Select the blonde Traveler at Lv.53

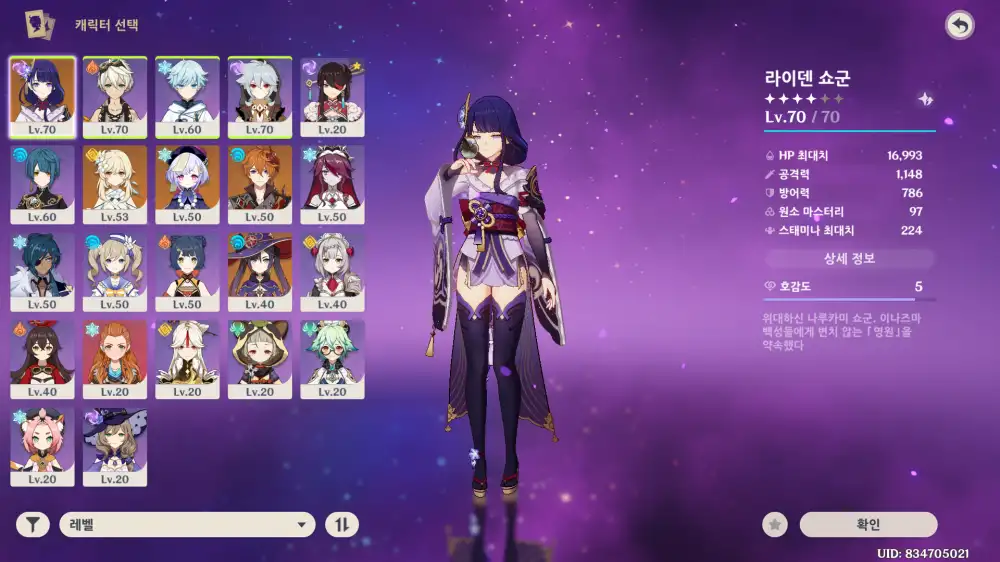[x=115, y=184]
